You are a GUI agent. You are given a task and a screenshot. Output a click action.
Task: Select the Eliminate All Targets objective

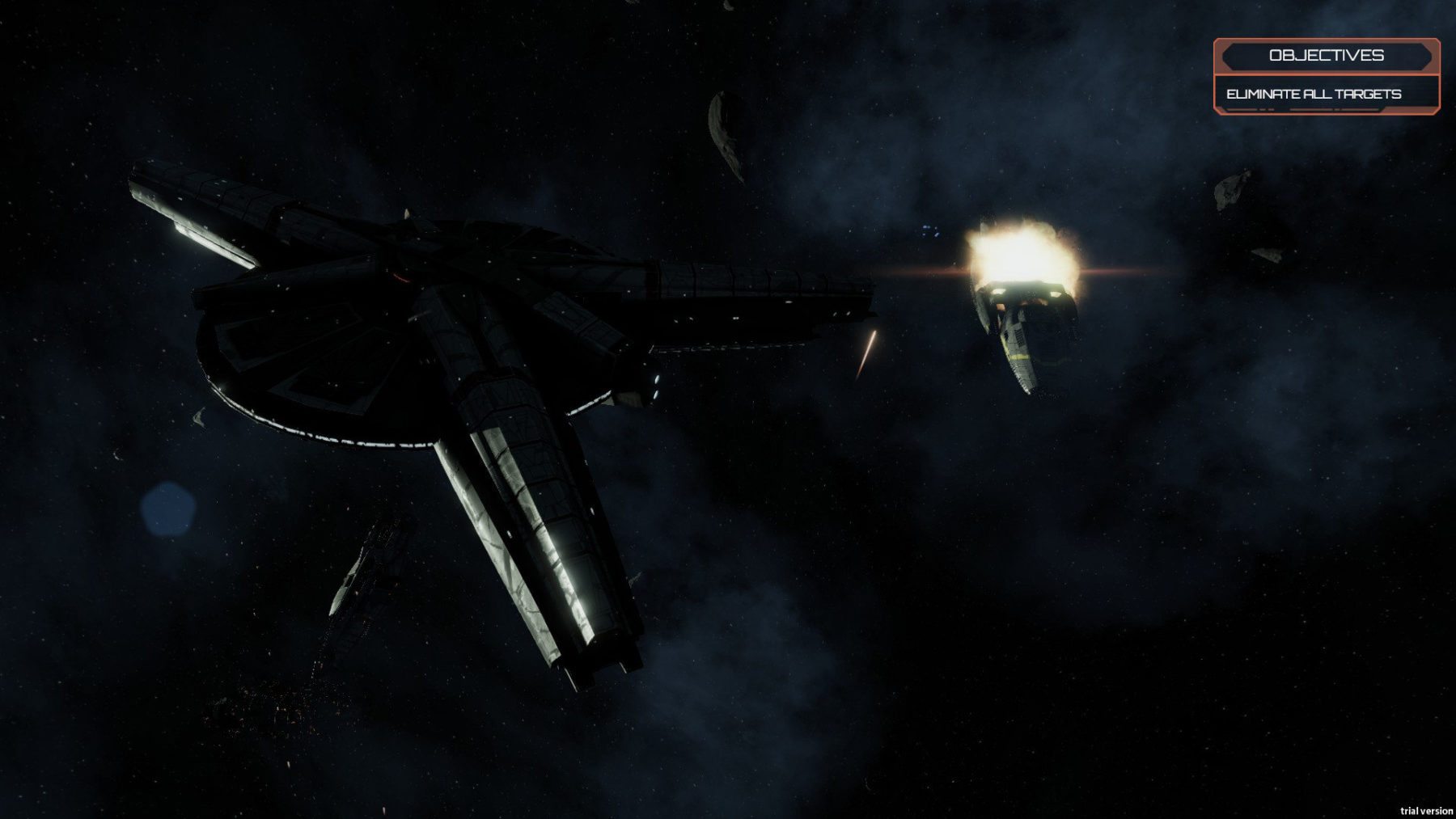pos(1314,94)
